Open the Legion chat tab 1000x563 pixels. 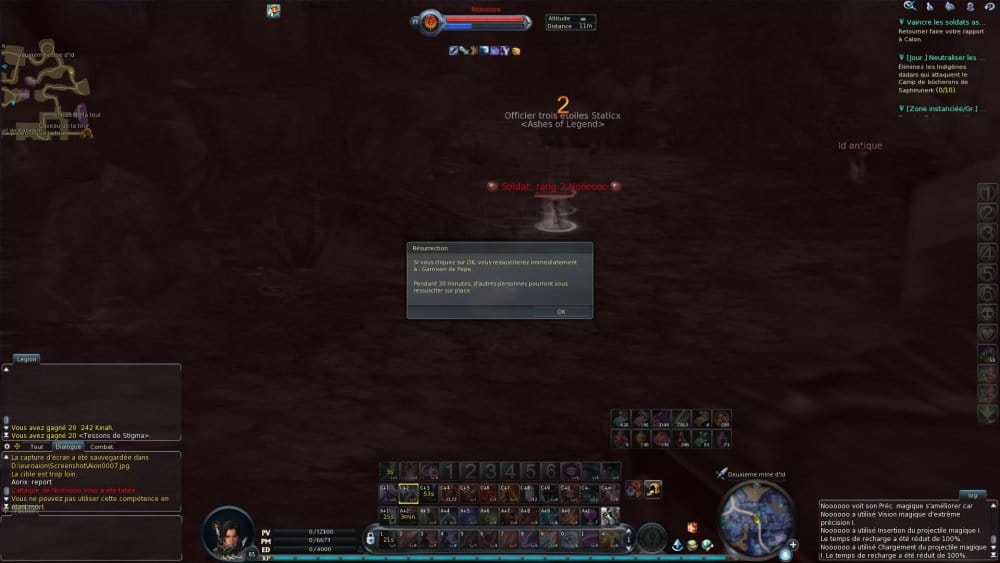pos(26,358)
